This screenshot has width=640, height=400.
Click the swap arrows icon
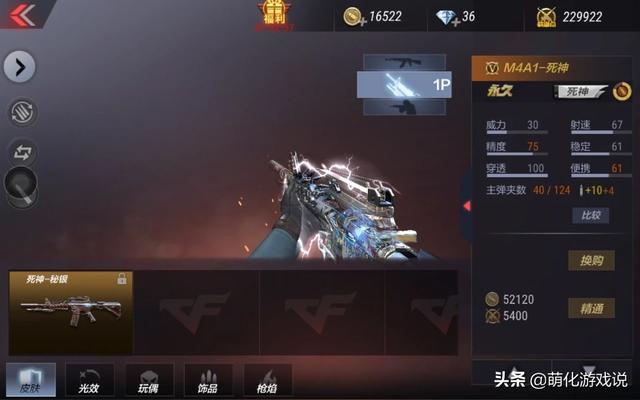pyautogui.click(x=21, y=152)
